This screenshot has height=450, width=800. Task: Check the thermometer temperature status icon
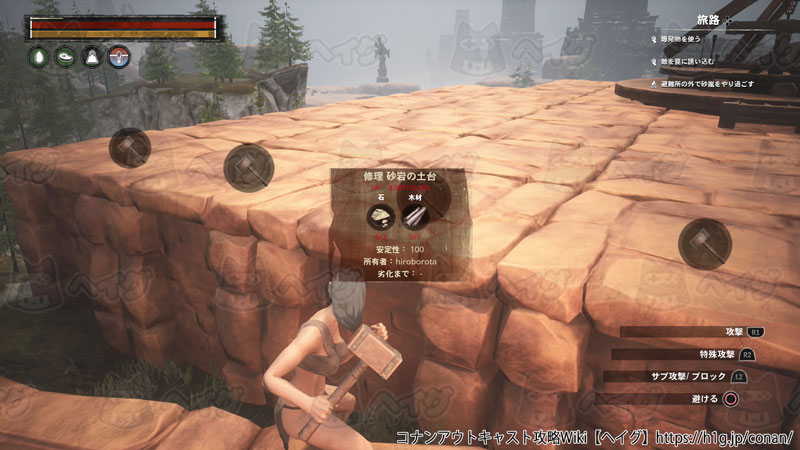coord(119,57)
